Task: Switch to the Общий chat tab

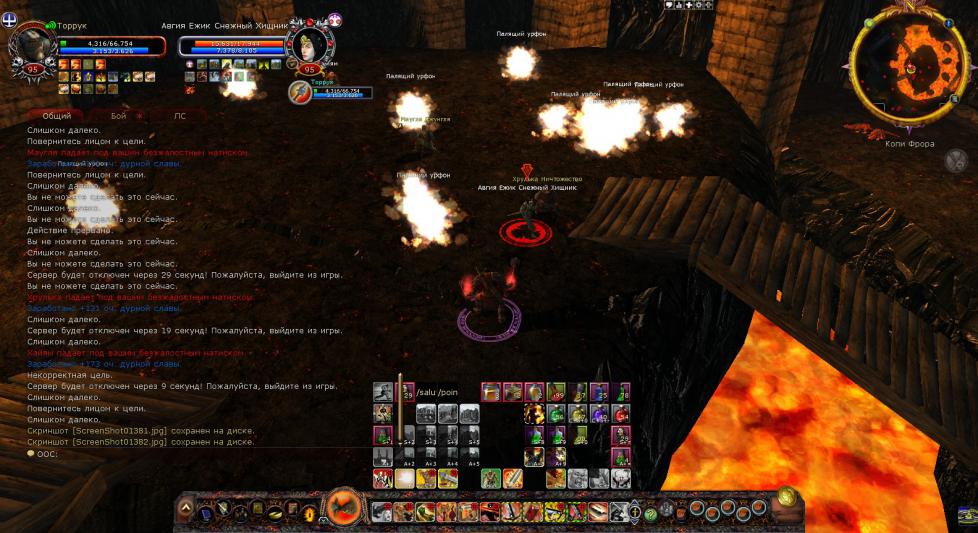Action: pyautogui.click(x=57, y=116)
